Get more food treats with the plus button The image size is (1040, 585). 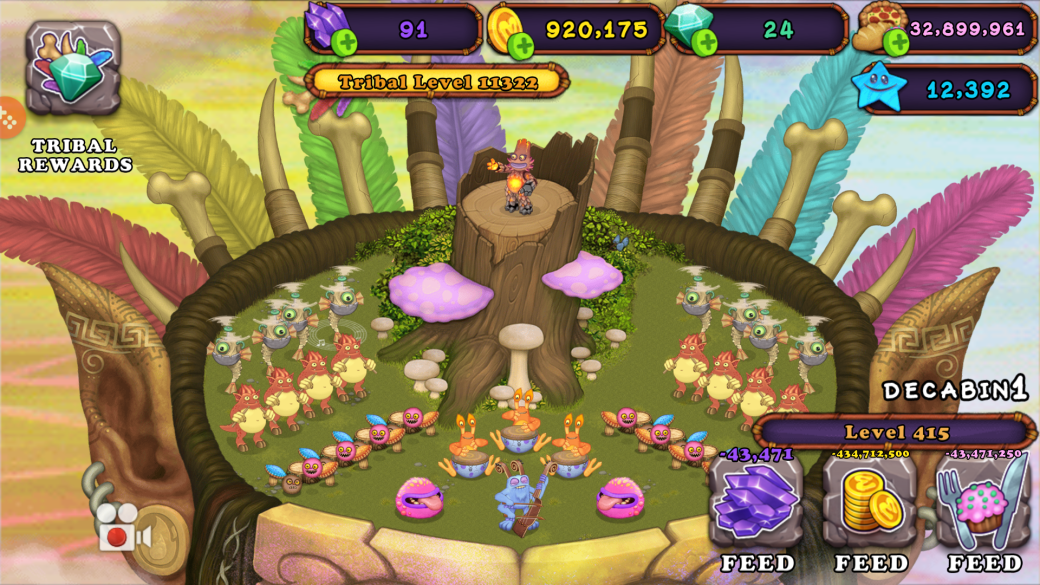point(896,42)
